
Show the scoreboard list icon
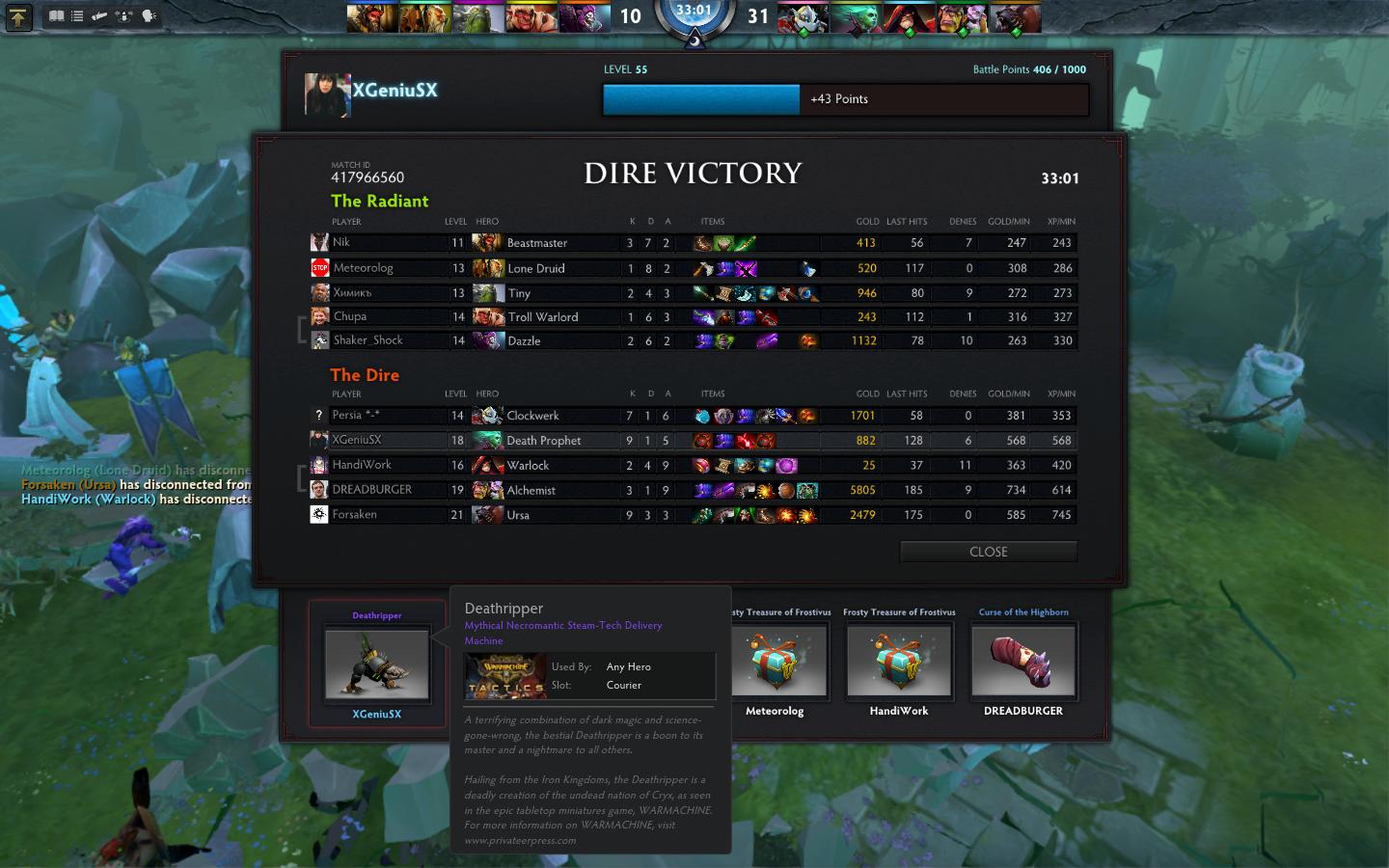(x=77, y=16)
